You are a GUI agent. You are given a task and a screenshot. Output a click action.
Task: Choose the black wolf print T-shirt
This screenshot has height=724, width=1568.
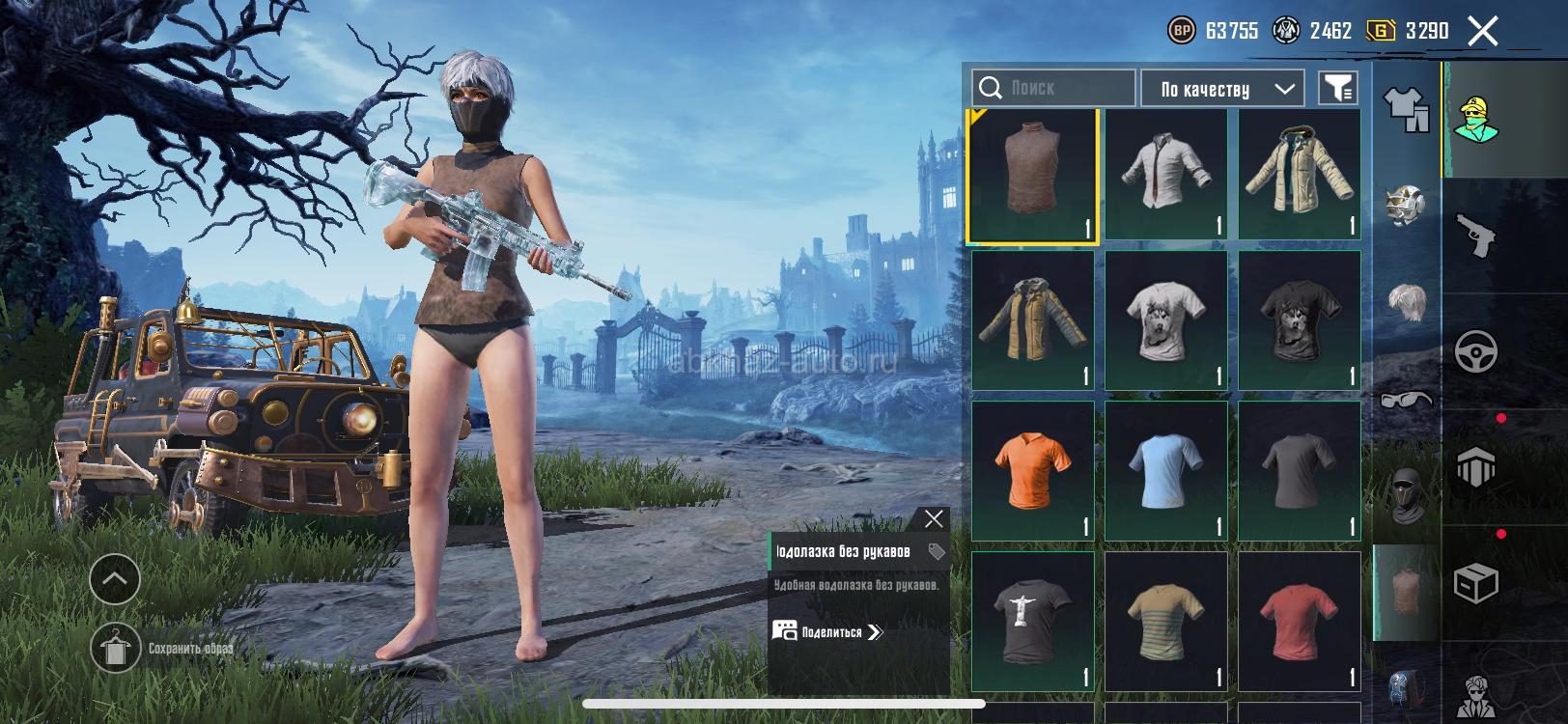1299,320
